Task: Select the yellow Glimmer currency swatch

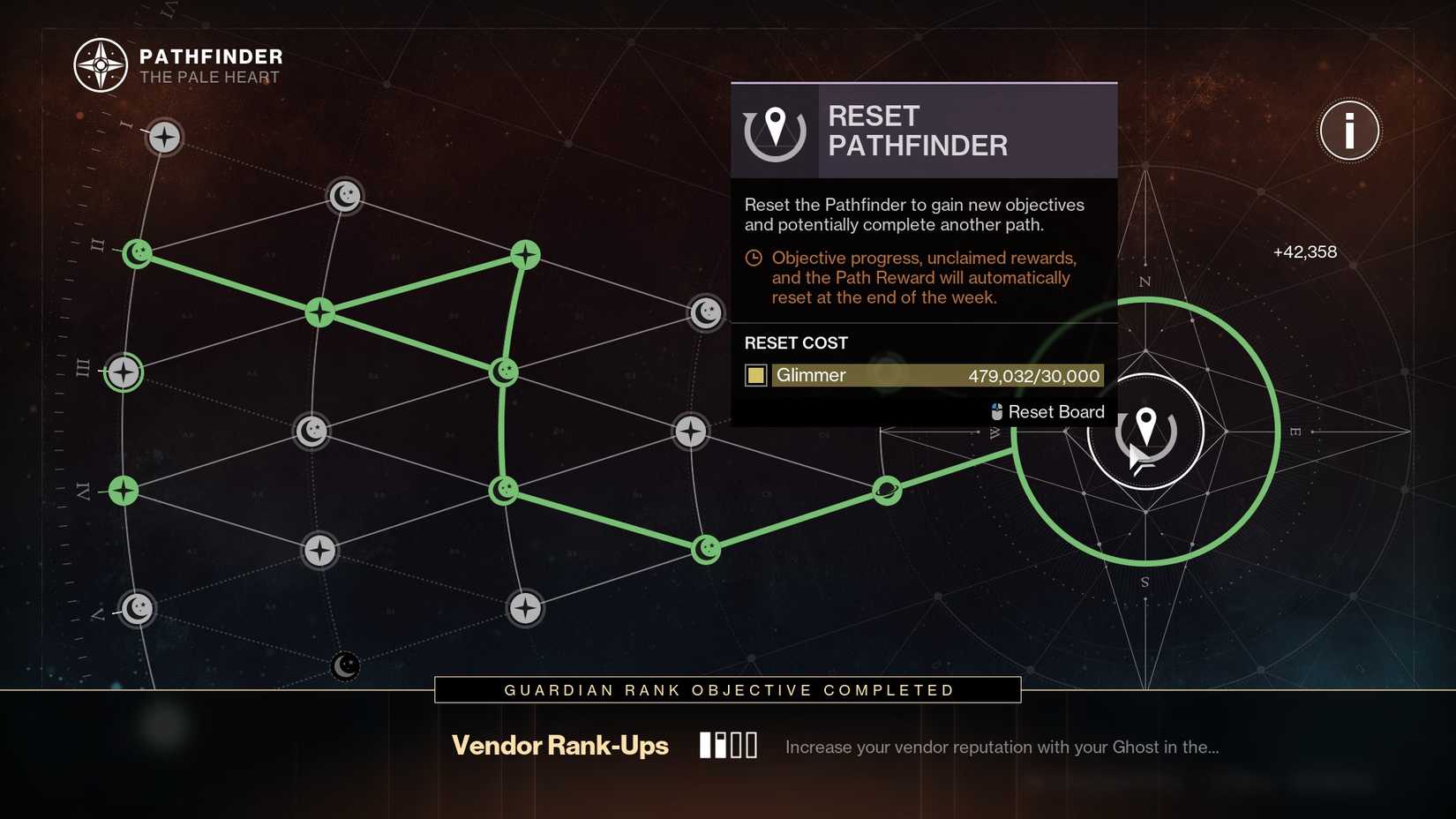Action: tap(755, 375)
